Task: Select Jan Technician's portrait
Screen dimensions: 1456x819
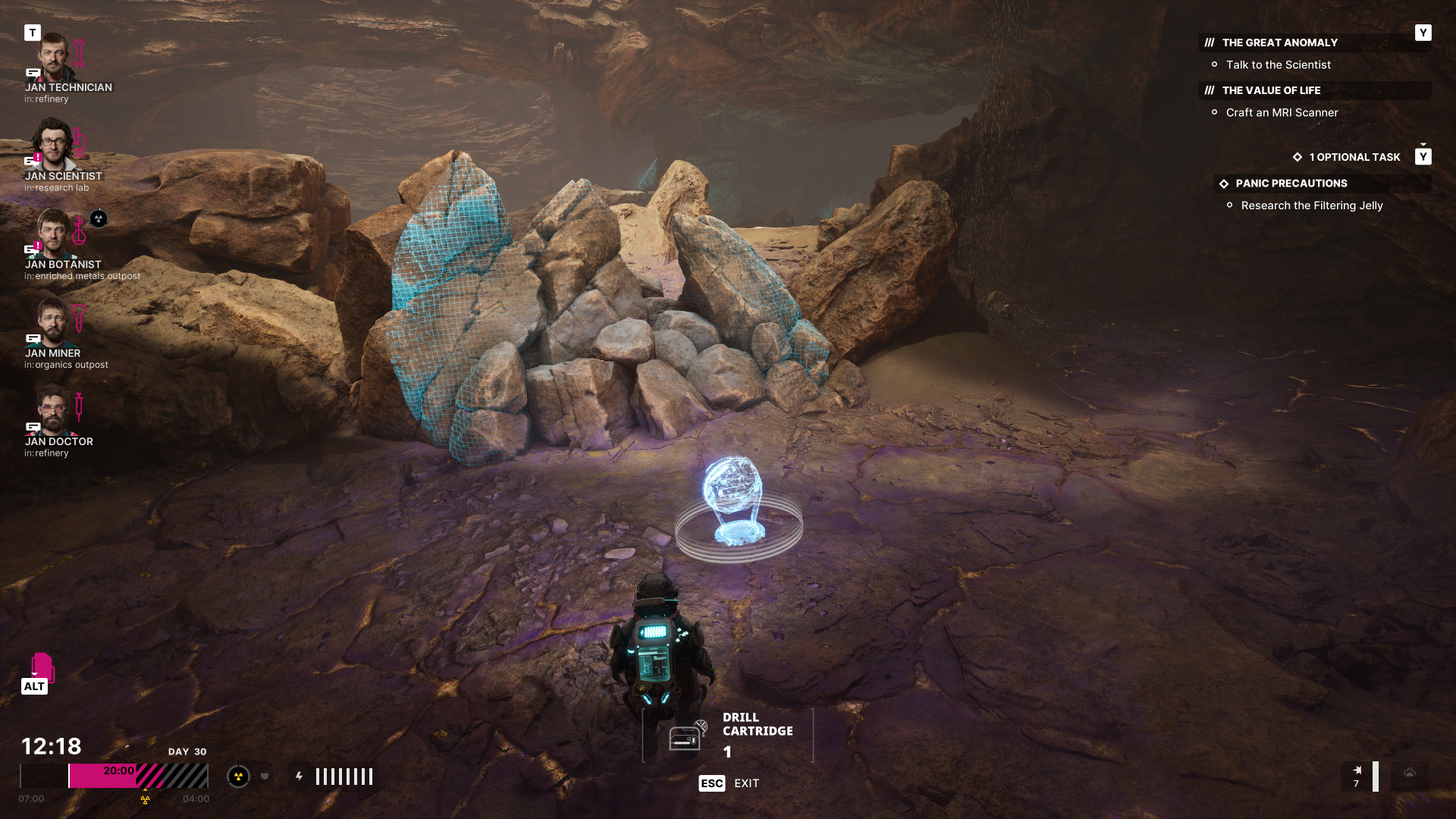Action: point(52,58)
